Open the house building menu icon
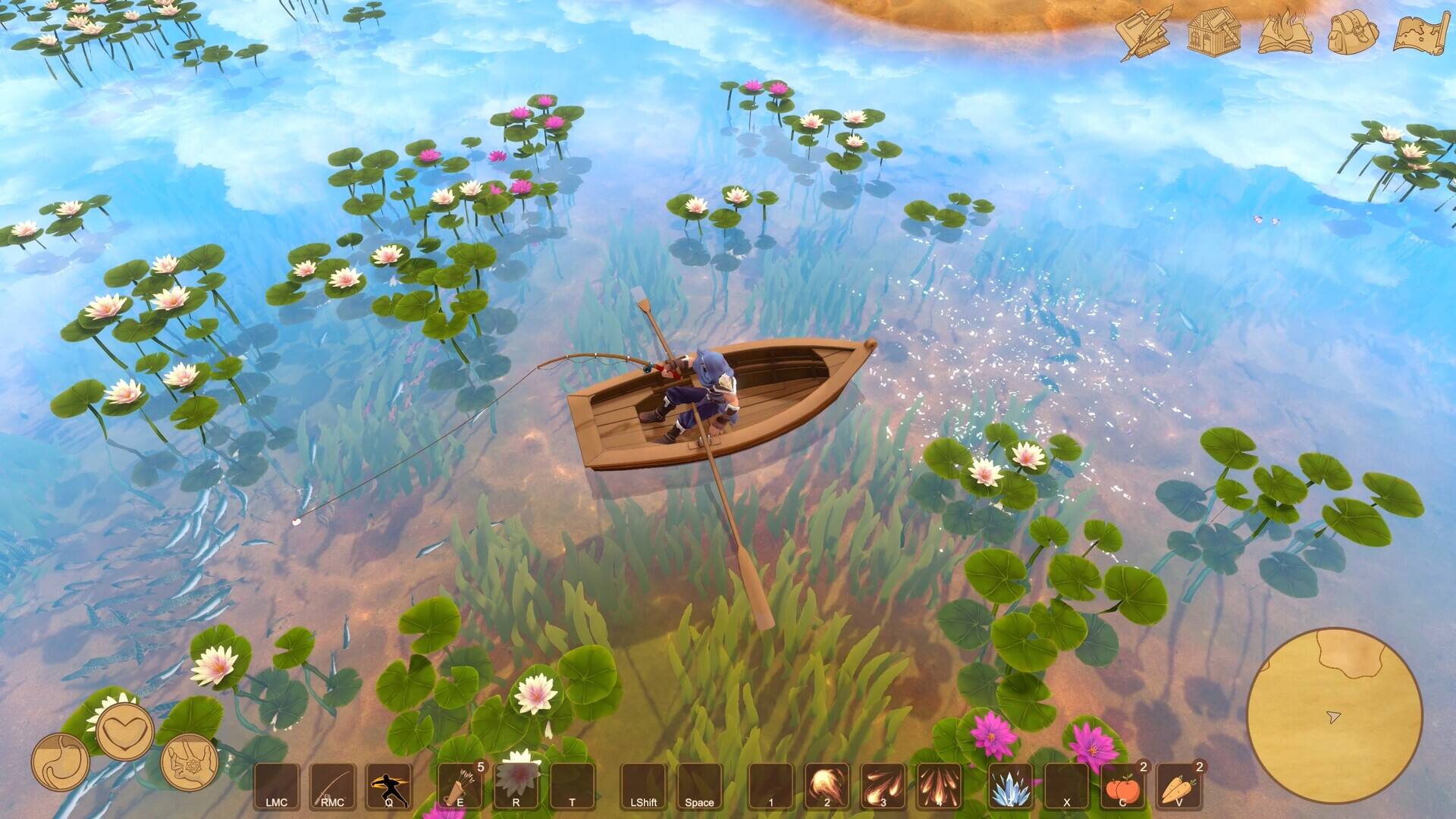1456x819 pixels. (x=1213, y=32)
